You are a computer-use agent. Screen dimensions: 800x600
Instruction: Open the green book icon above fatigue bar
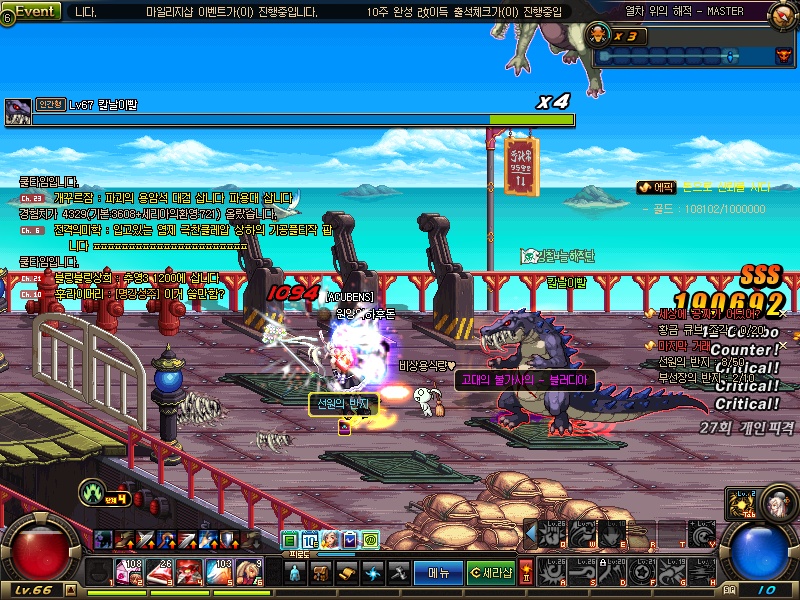point(290,540)
